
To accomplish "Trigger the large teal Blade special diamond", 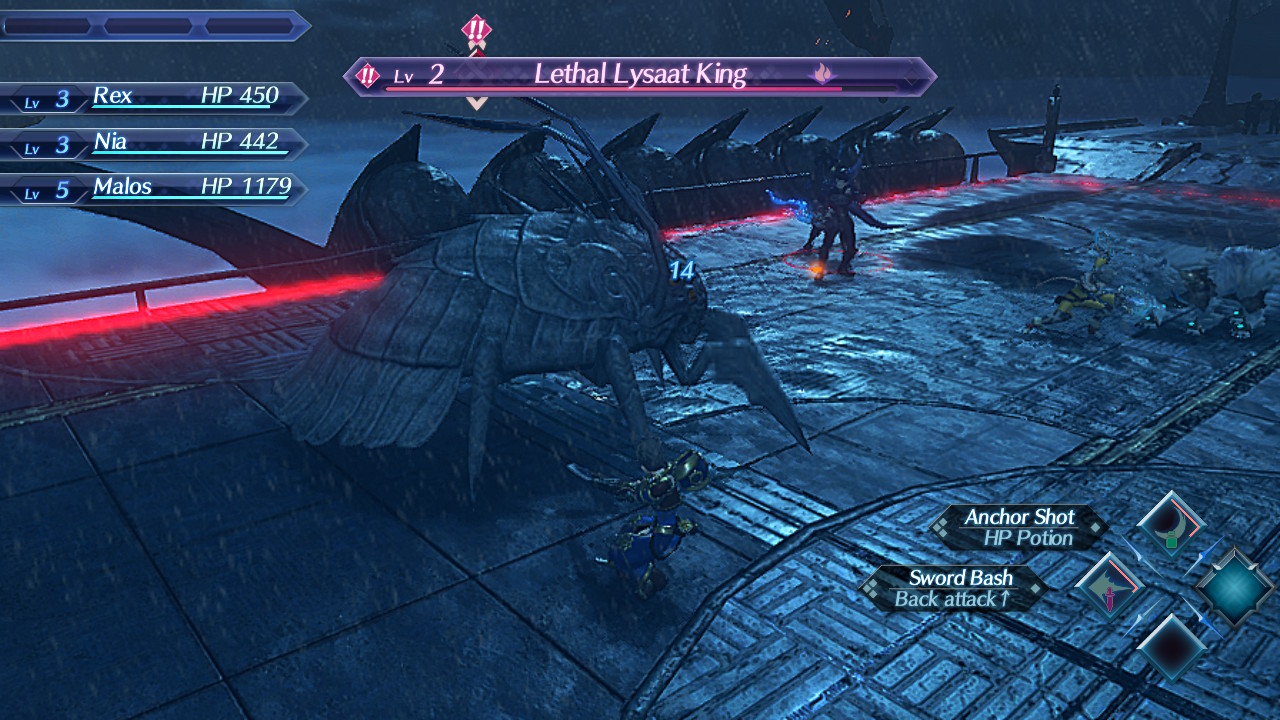I will click(x=1234, y=588).
